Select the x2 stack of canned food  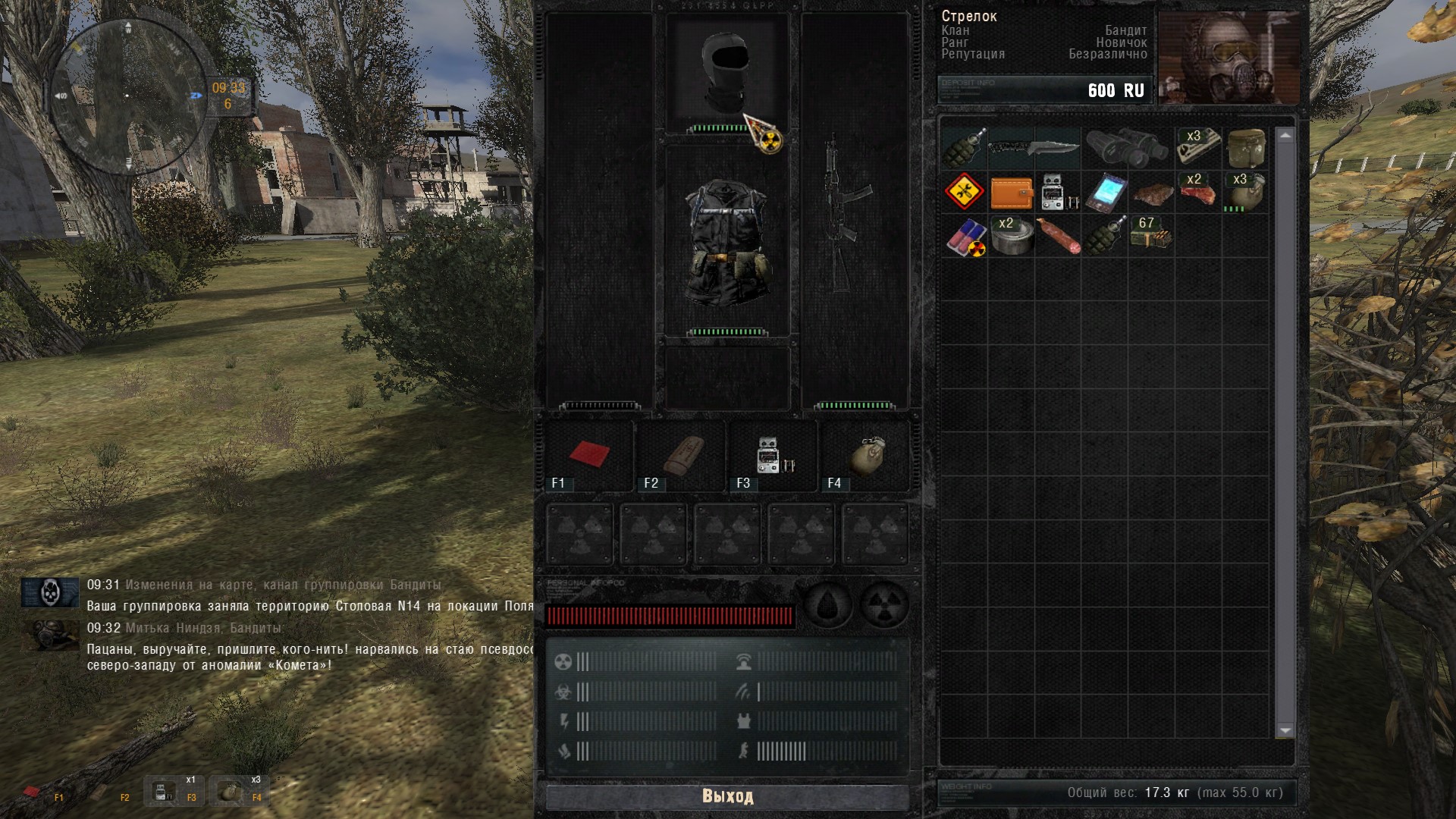tap(1012, 237)
